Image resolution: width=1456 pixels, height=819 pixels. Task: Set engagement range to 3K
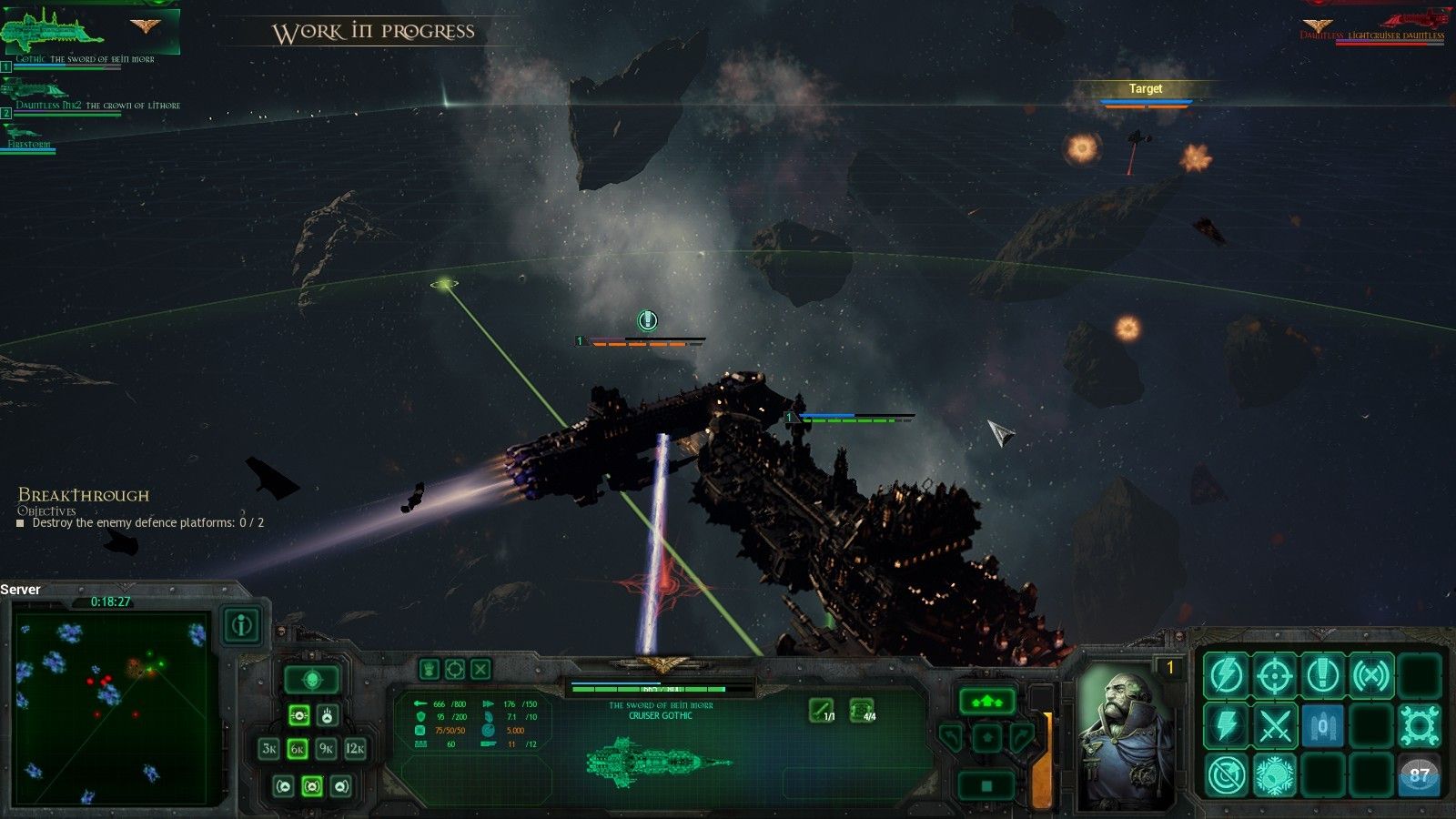(269, 749)
